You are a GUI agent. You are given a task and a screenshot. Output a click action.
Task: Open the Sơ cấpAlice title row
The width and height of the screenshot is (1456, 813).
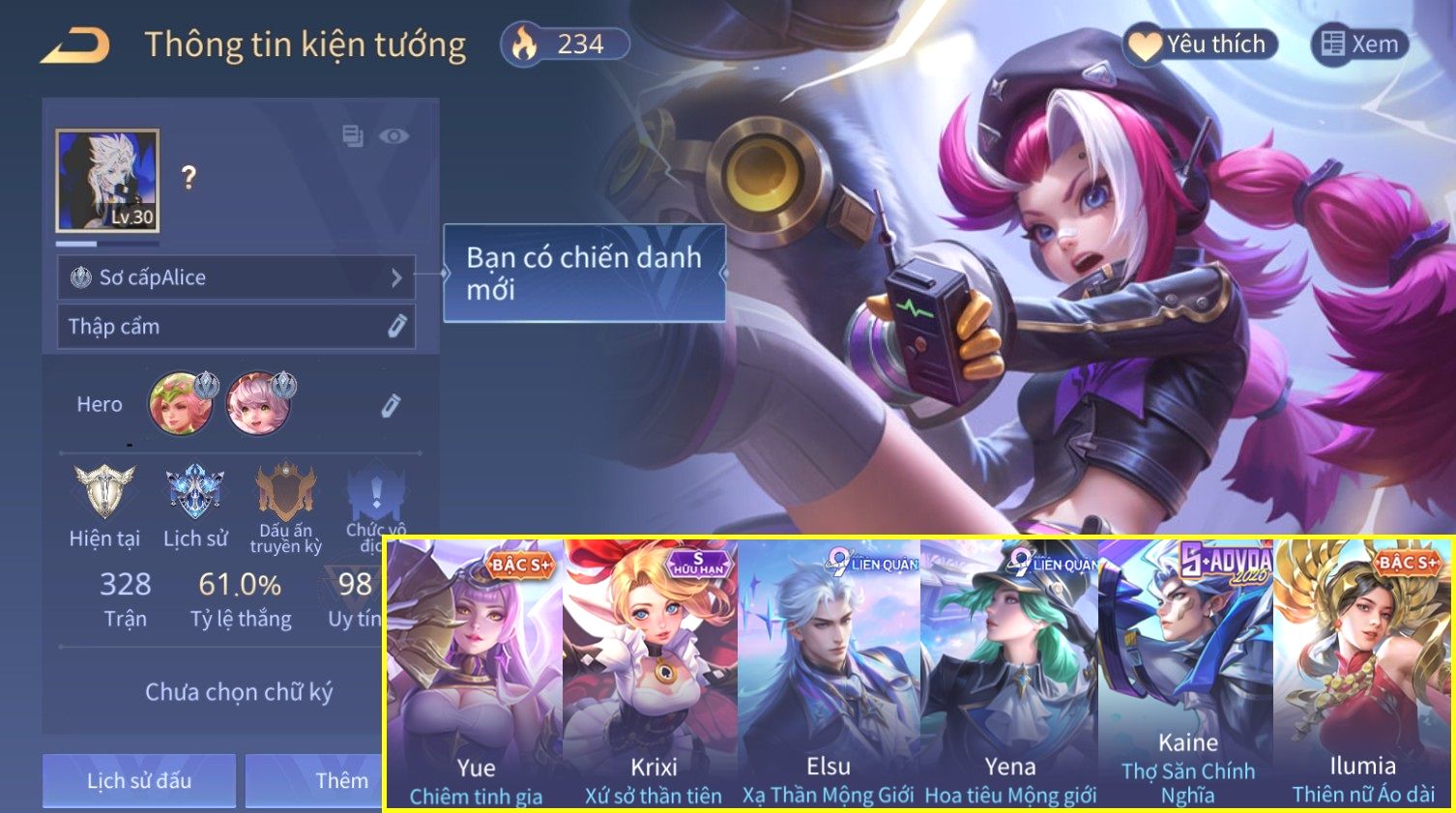point(236,278)
